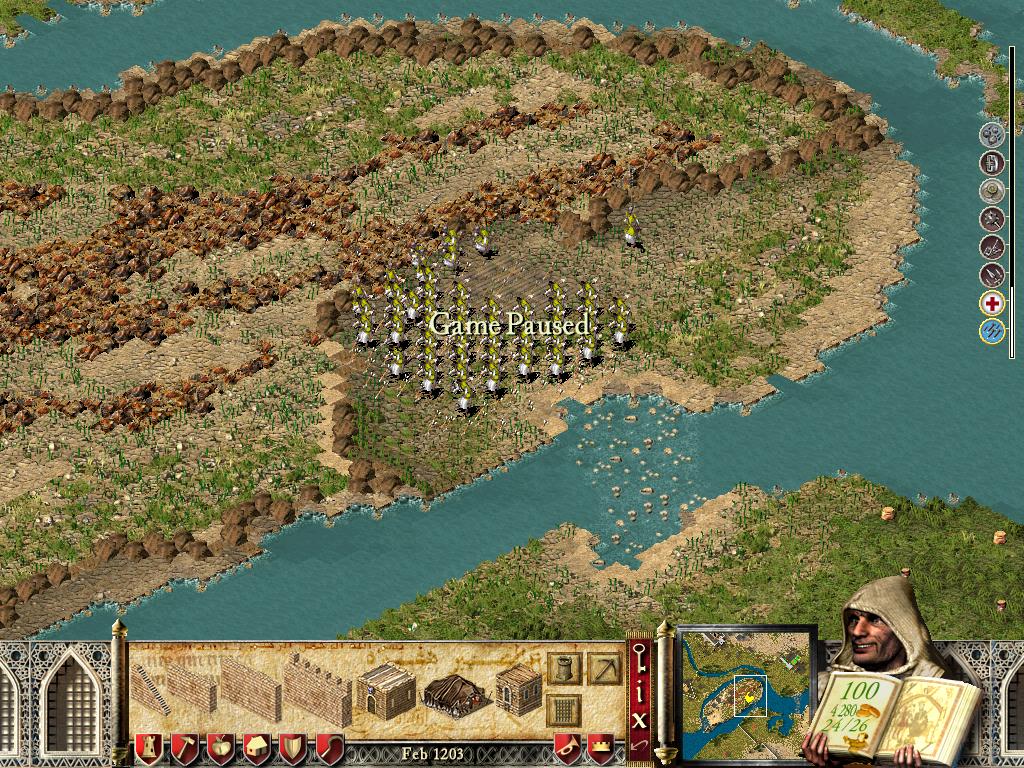Click the key icon on red strip
Screen dimensions: 1024x768
tap(639, 654)
